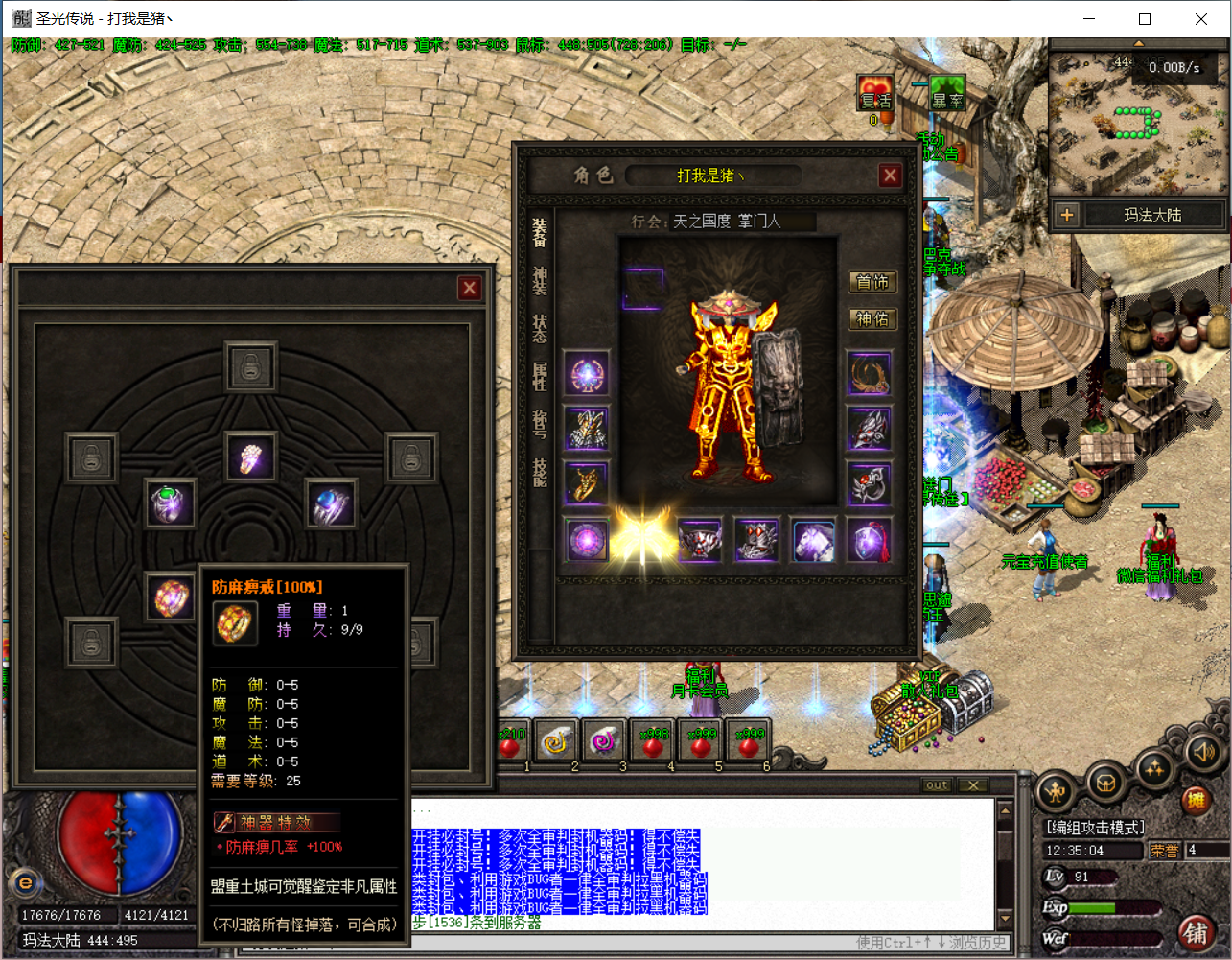
Task: Select the green gem ring slot
Action: click(170, 503)
